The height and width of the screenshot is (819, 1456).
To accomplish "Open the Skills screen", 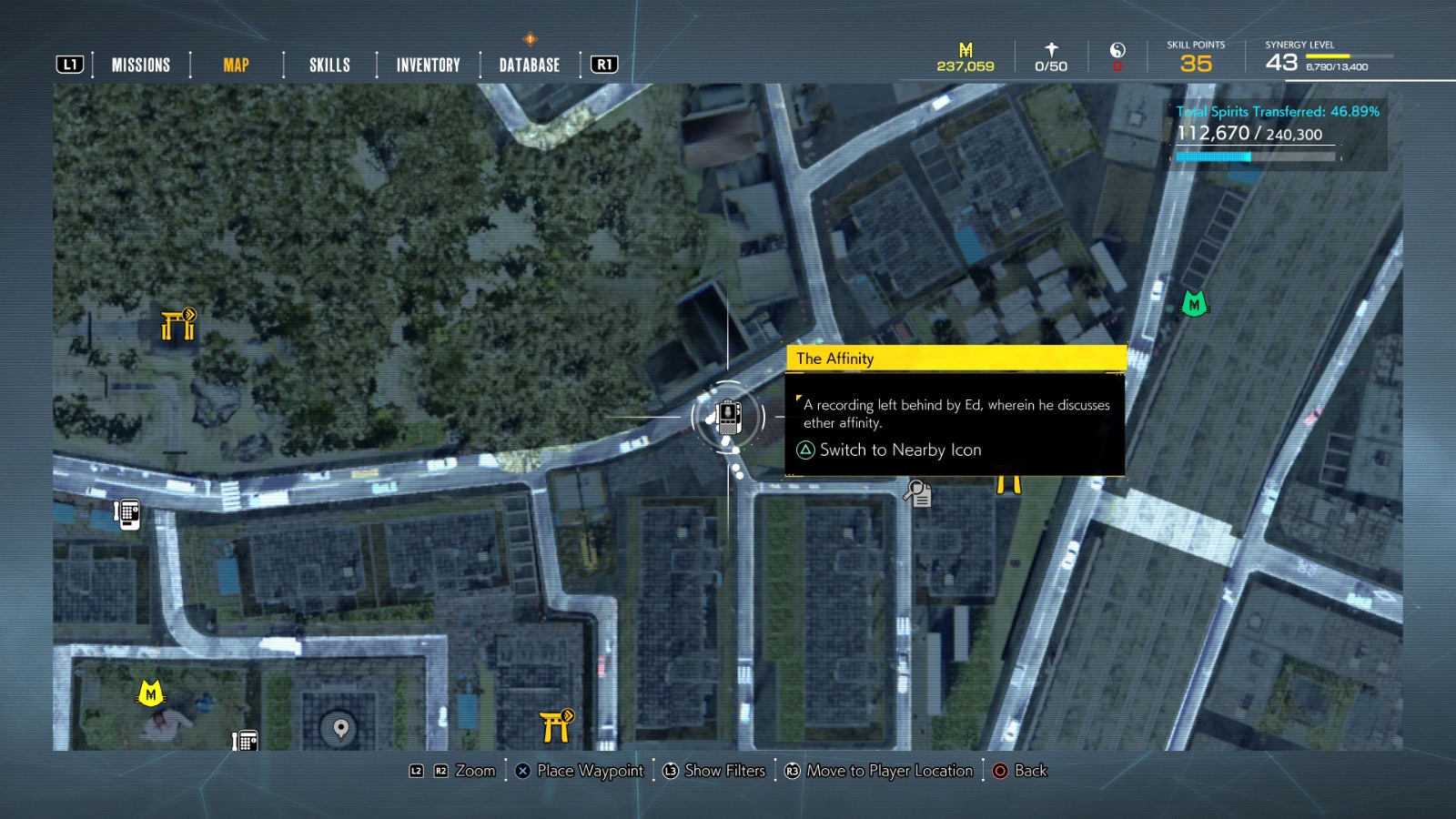I will click(328, 64).
